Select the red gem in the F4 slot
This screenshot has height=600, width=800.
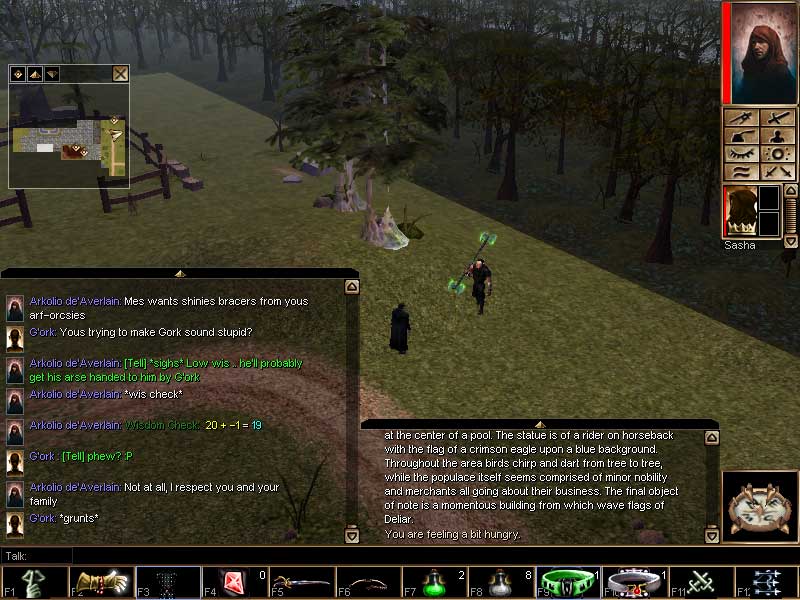click(x=234, y=583)
